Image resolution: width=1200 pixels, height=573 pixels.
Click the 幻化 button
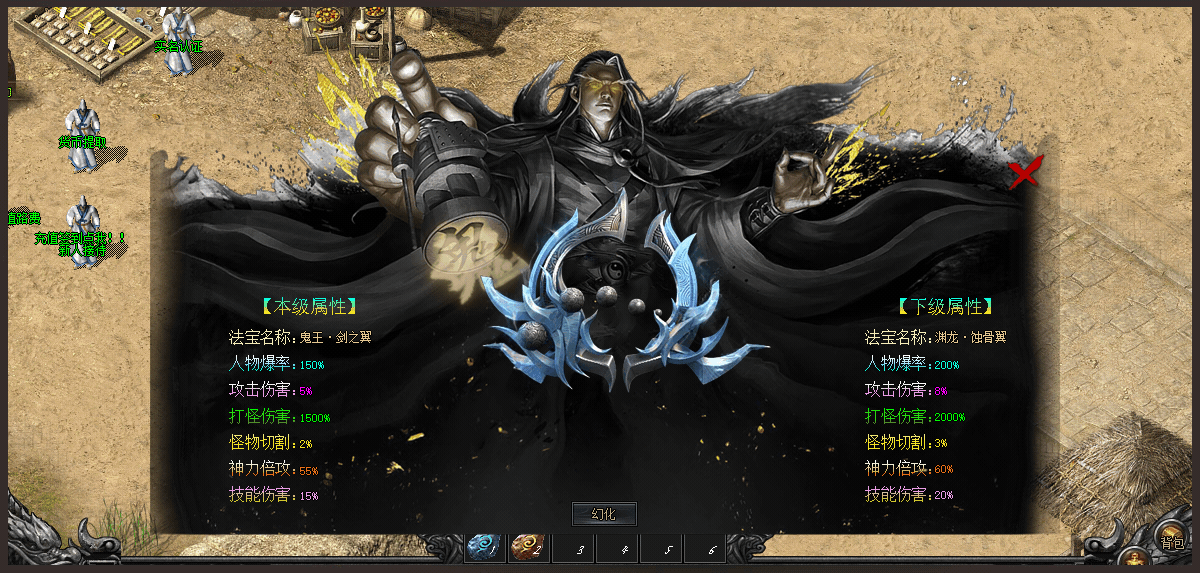click(x=603, y=514)
